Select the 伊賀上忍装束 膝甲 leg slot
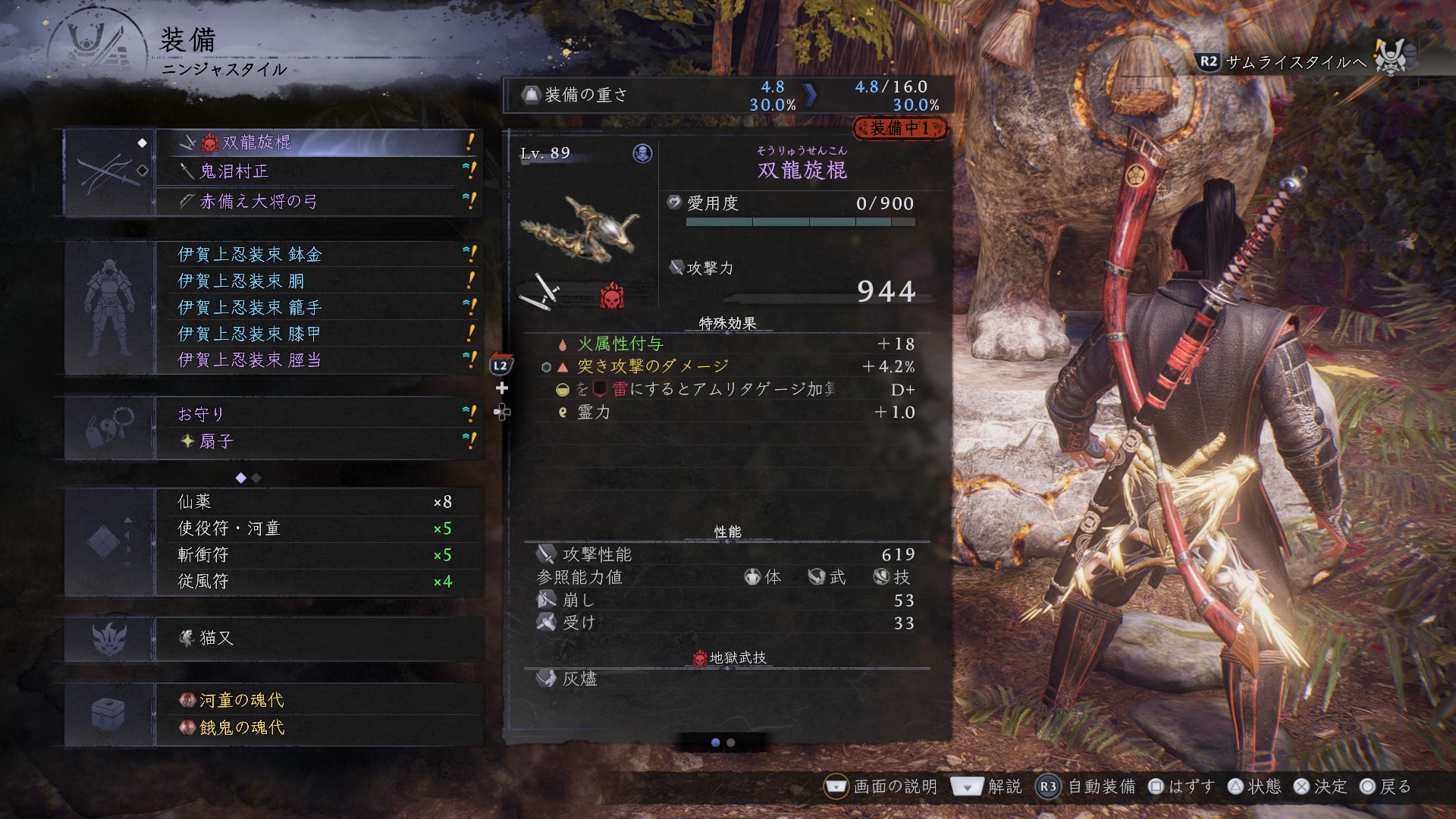This screenshot has height=819, width=1456. coord(318,334)
